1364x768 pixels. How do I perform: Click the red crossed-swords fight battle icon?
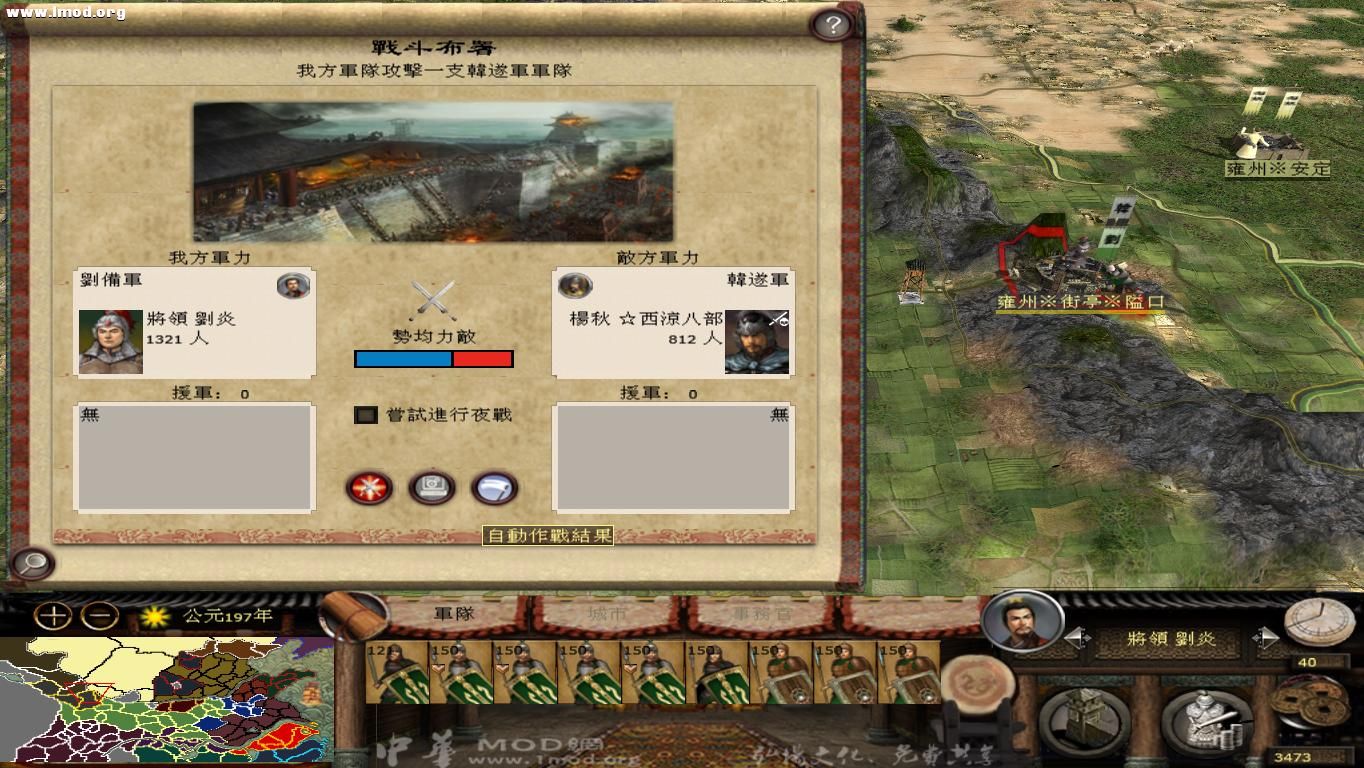point(368,488)
